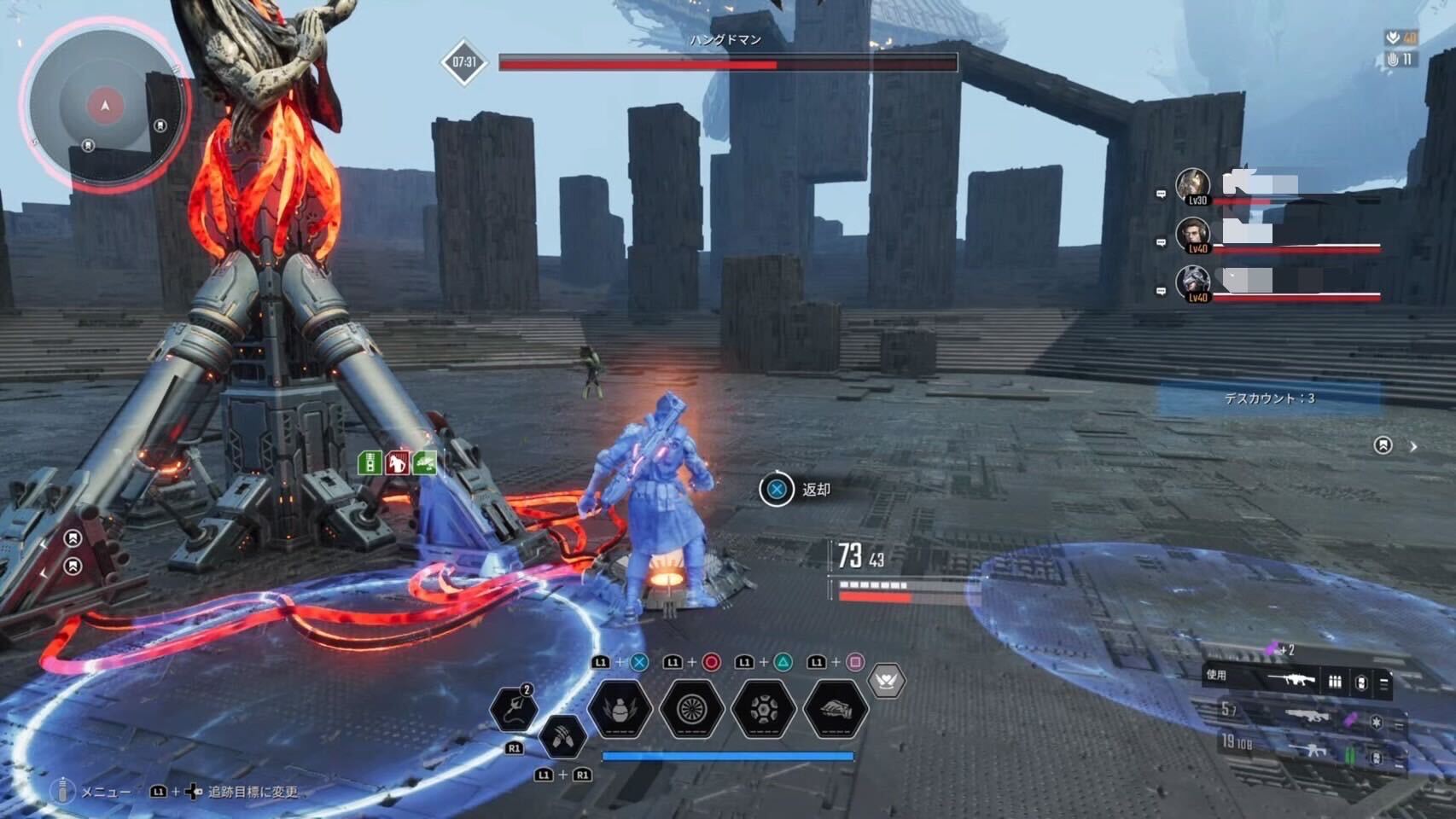Viewport: 1456px width, 819px height.
Task: Select the currently equipped weapon slot
Action: 1297,681
